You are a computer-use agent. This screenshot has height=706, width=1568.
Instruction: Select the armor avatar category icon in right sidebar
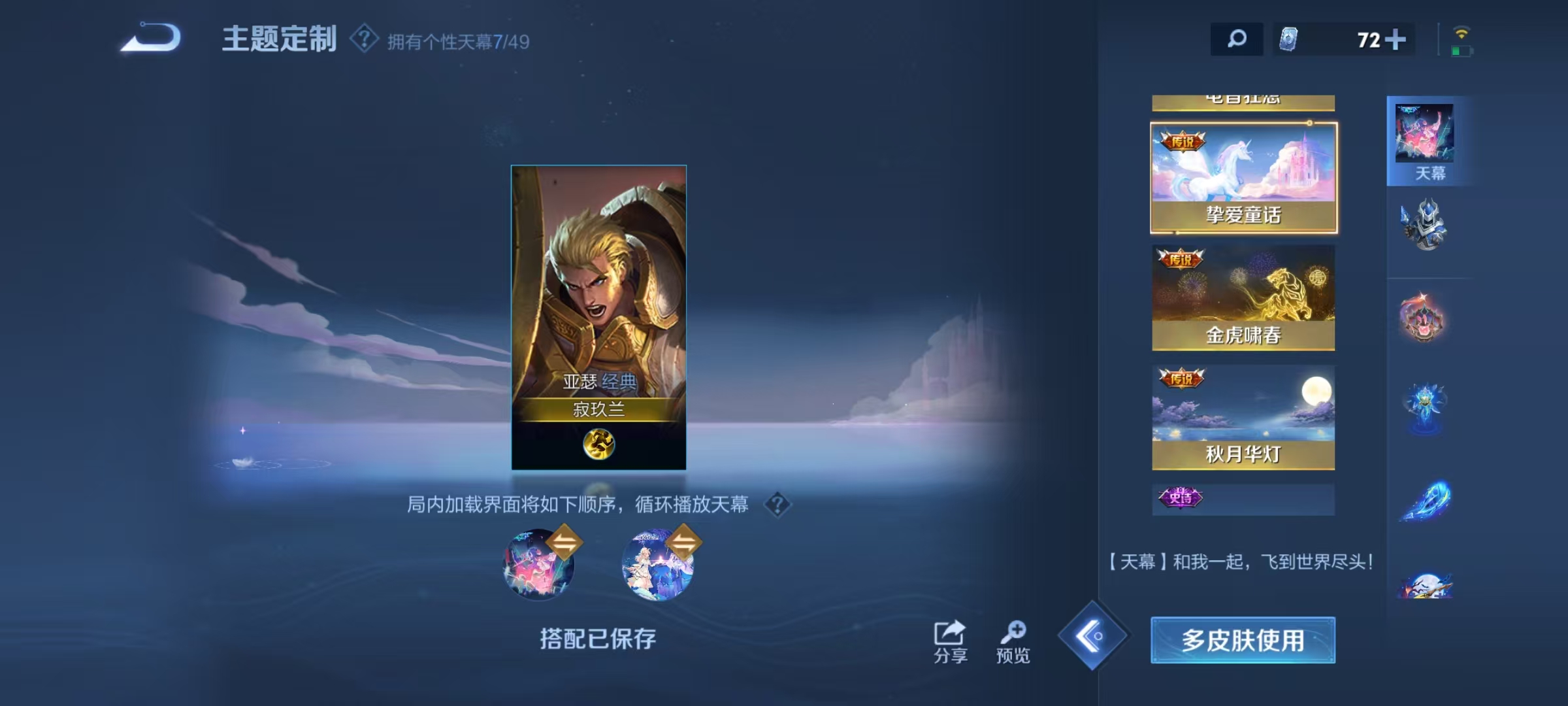(1422, 224)
